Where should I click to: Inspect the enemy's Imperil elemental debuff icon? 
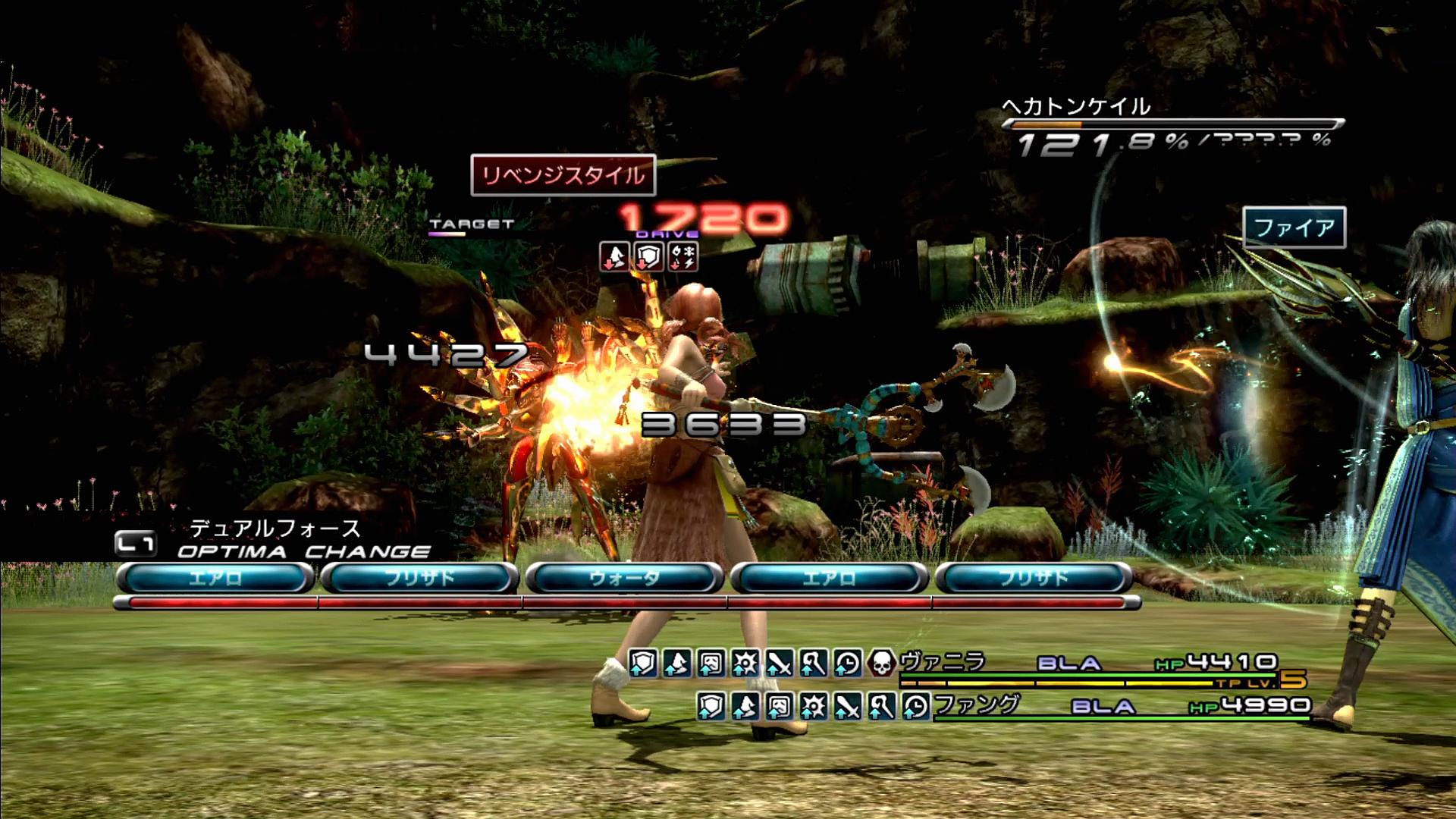(x=682, y=256)
